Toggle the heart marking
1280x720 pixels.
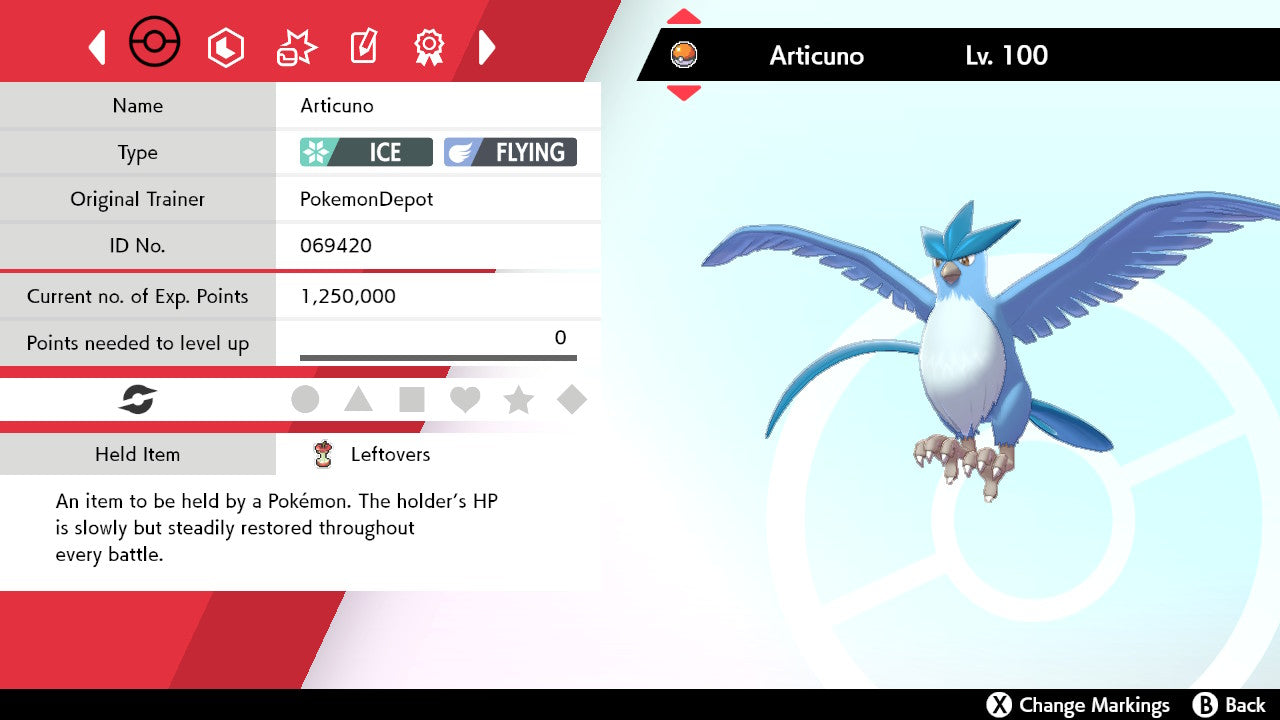point(465,400)
